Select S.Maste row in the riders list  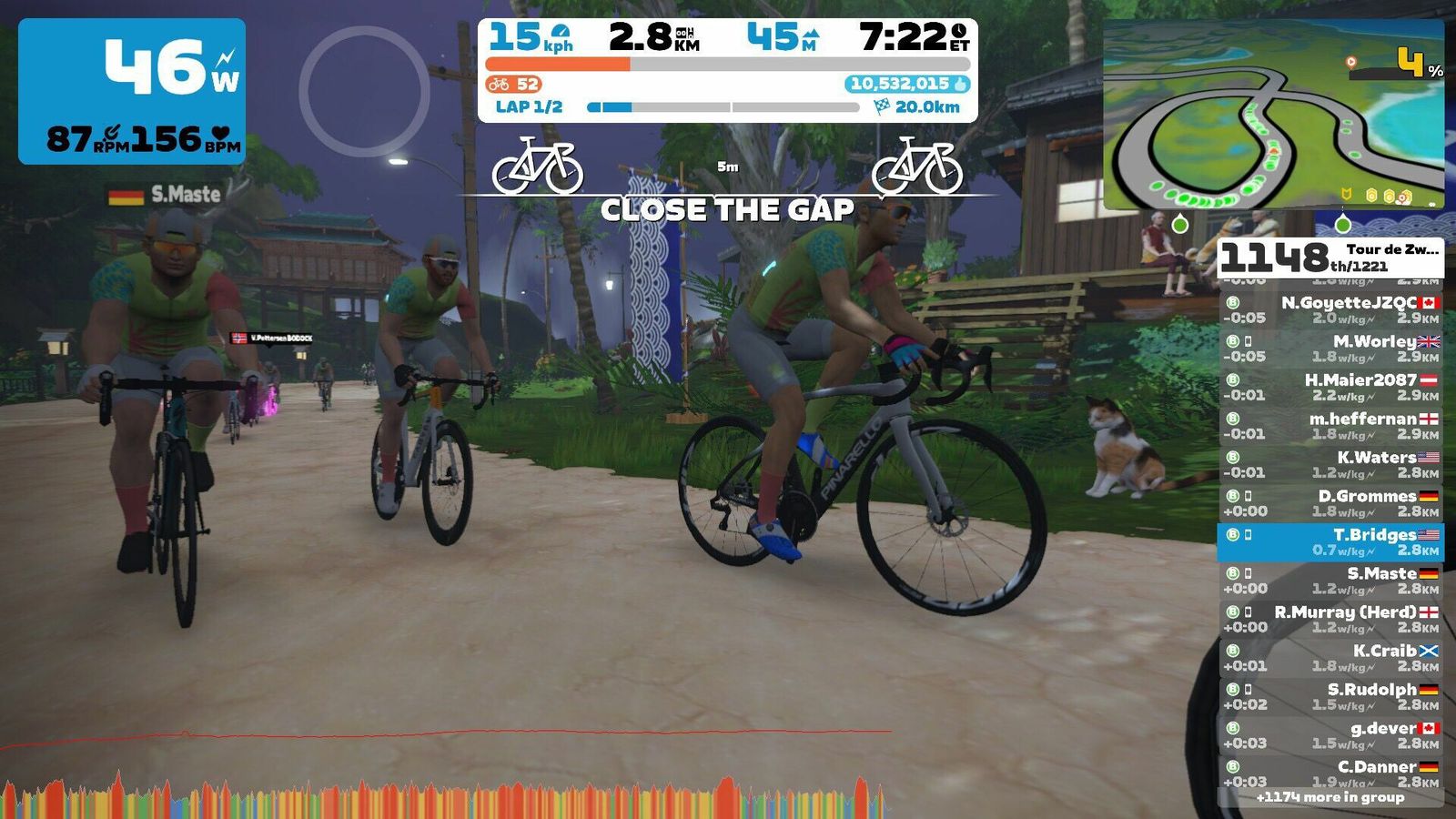pyautogui.click(x=1330, y=581)
